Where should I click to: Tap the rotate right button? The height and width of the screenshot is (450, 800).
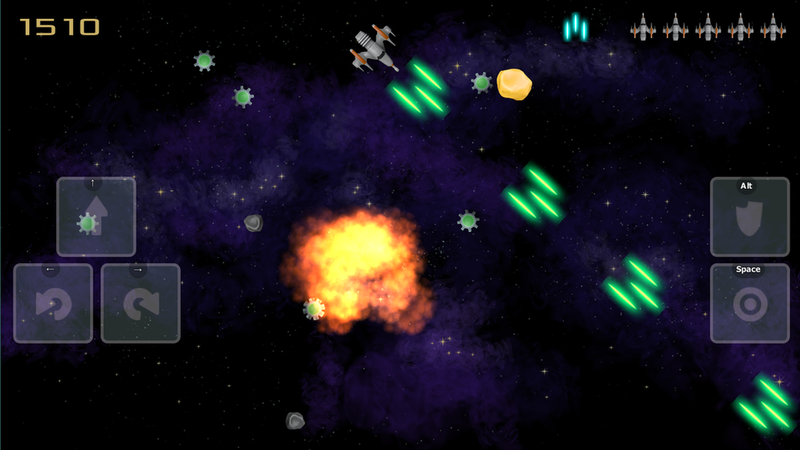pyautogui.click(x=140, y=303)
